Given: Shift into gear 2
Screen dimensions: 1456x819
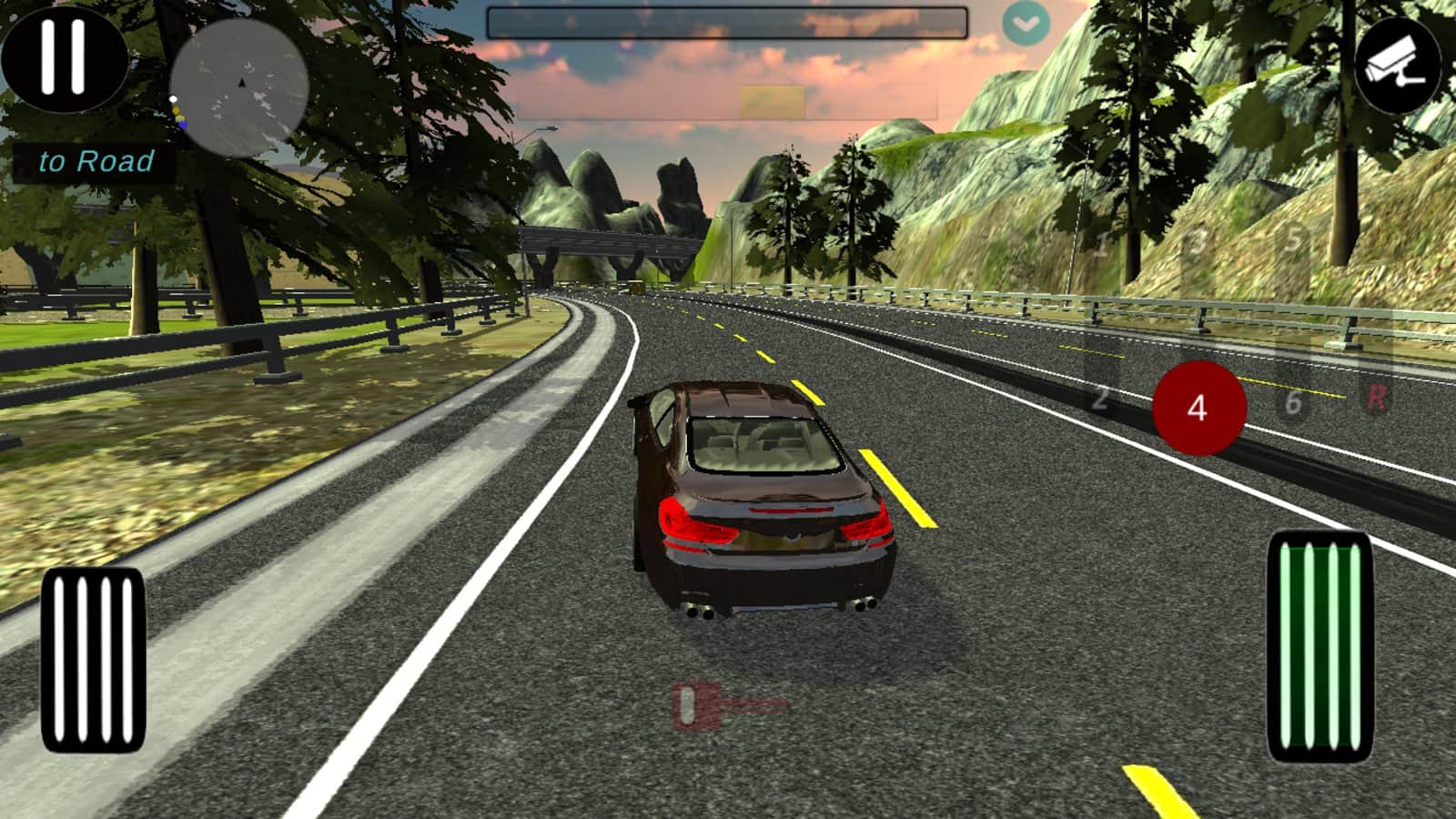Looking at the screenshot, I should (x=1101, y=398).
